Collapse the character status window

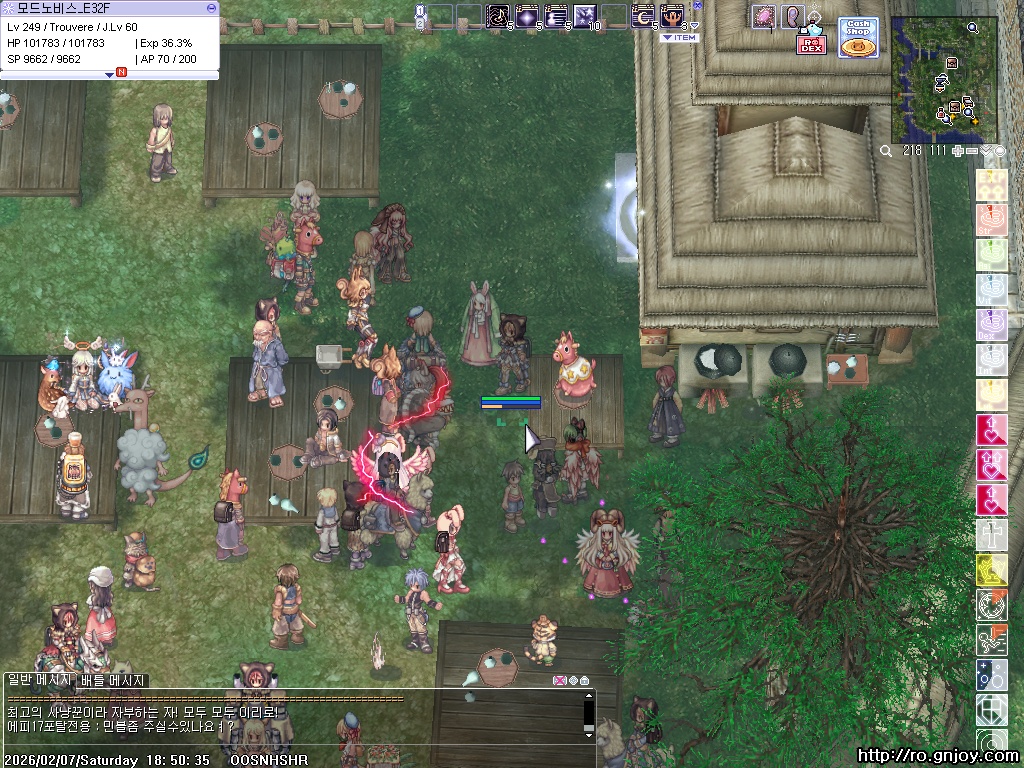pos(211,7)
